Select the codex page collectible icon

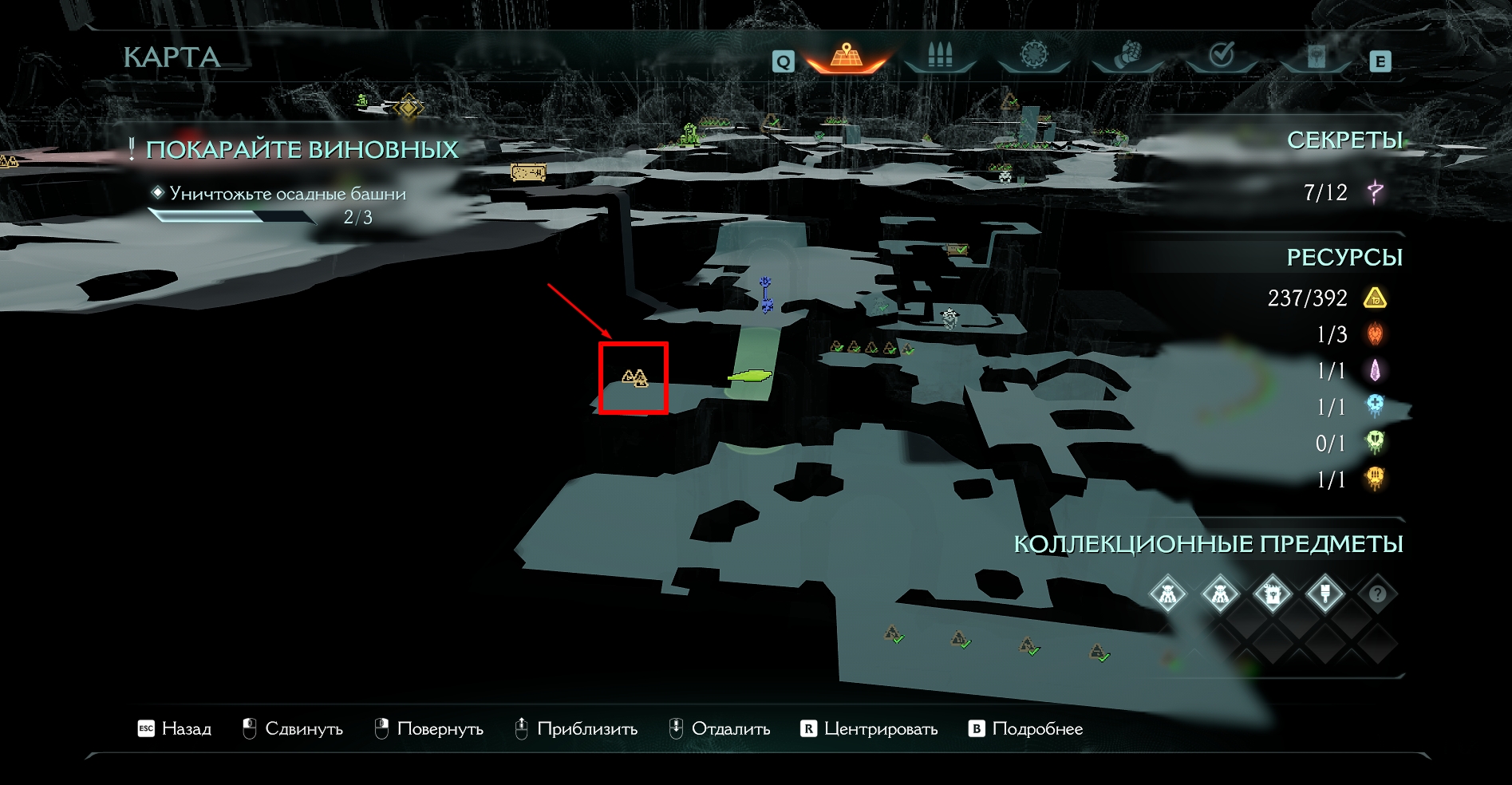pyautogui.click(x=1272, y=594)
